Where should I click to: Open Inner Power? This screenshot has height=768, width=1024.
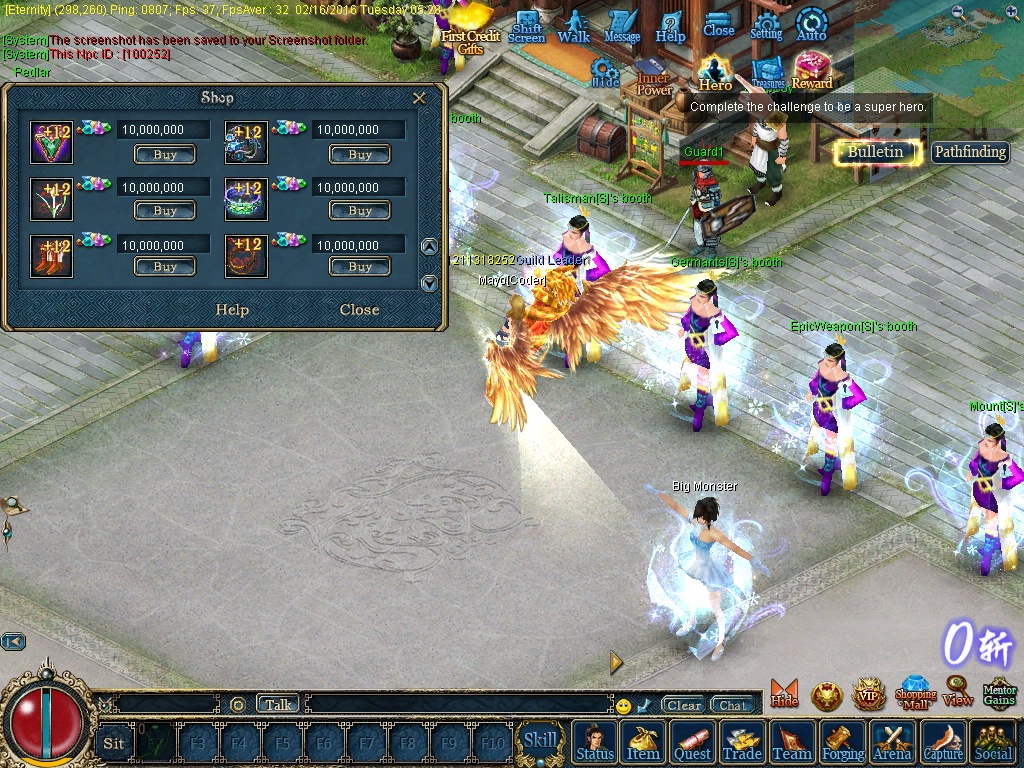654,78
